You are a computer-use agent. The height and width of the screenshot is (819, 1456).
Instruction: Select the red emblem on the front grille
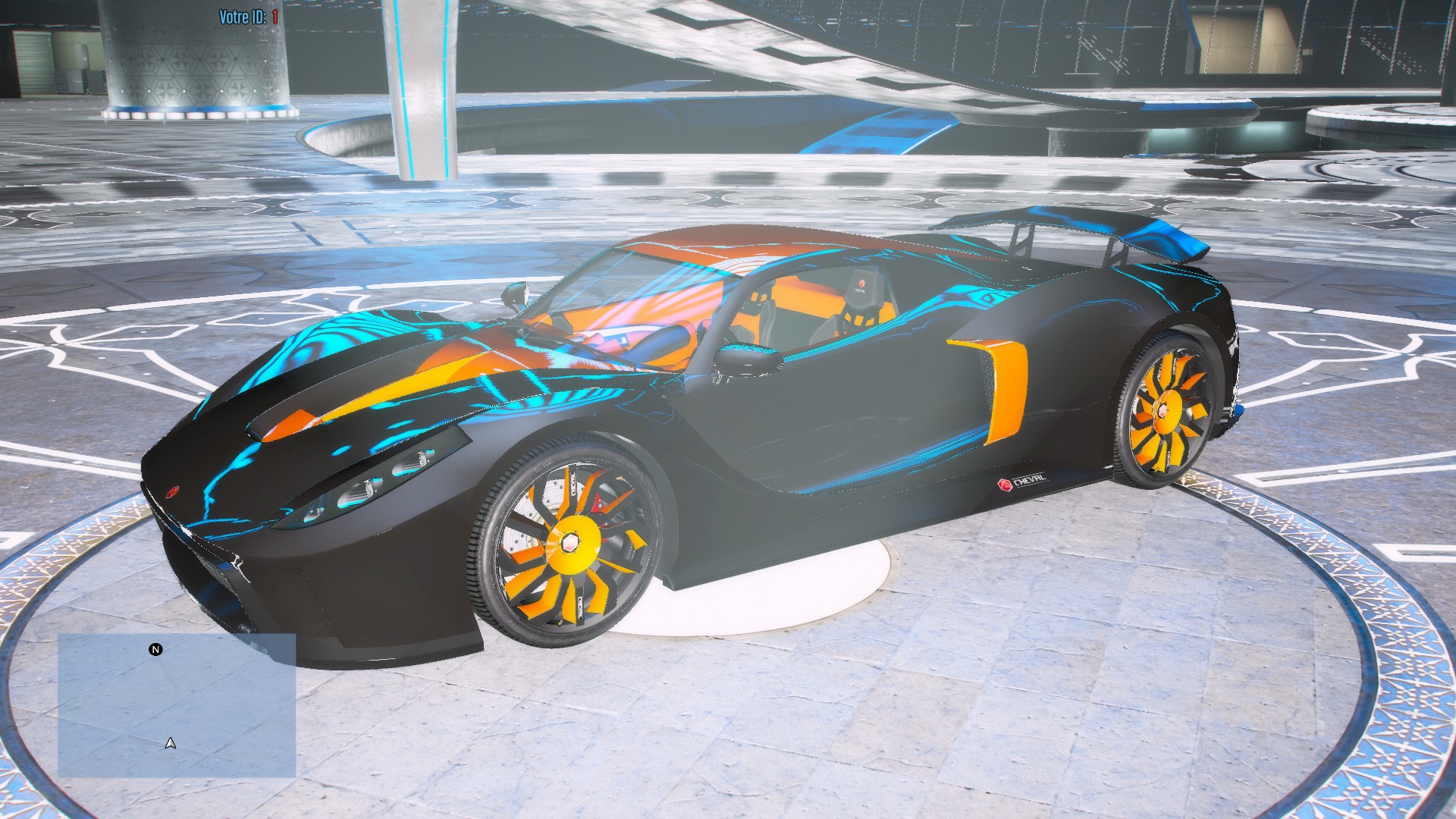tap(173, 491)
